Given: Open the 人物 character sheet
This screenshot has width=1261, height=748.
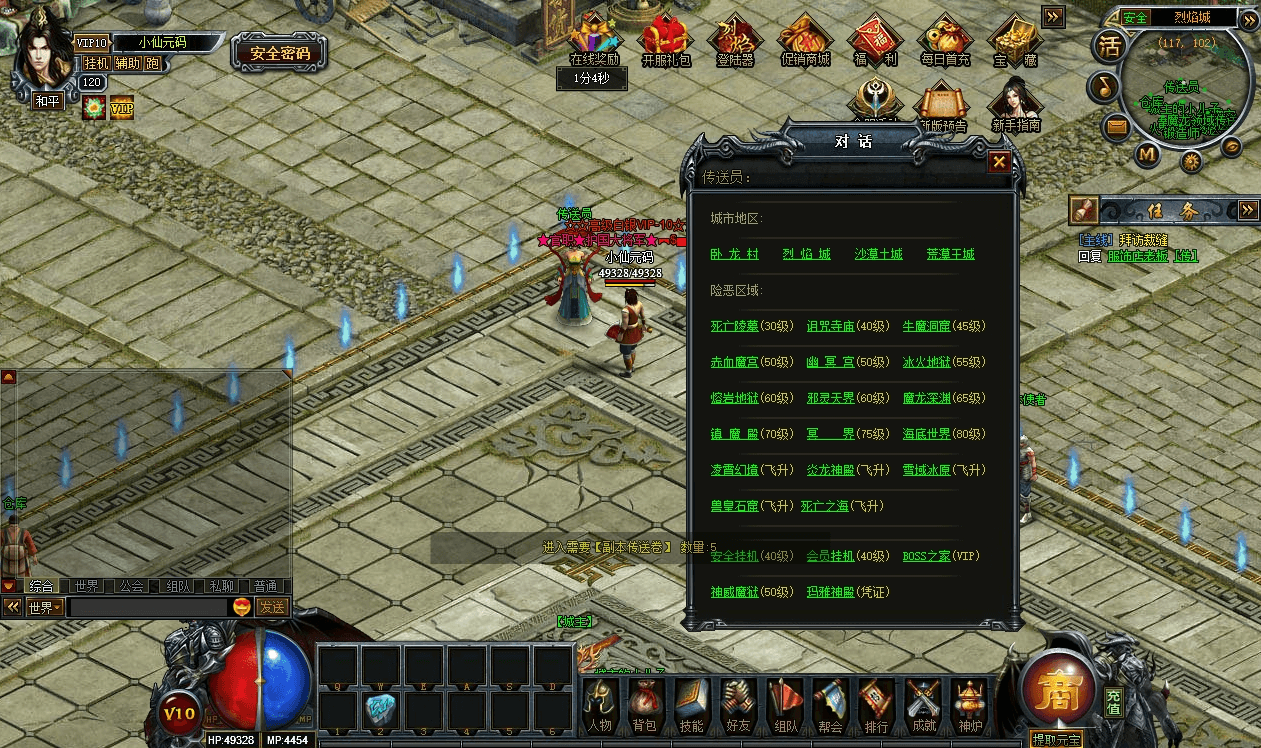Looking at the screenshot, I should click(598, 707).
